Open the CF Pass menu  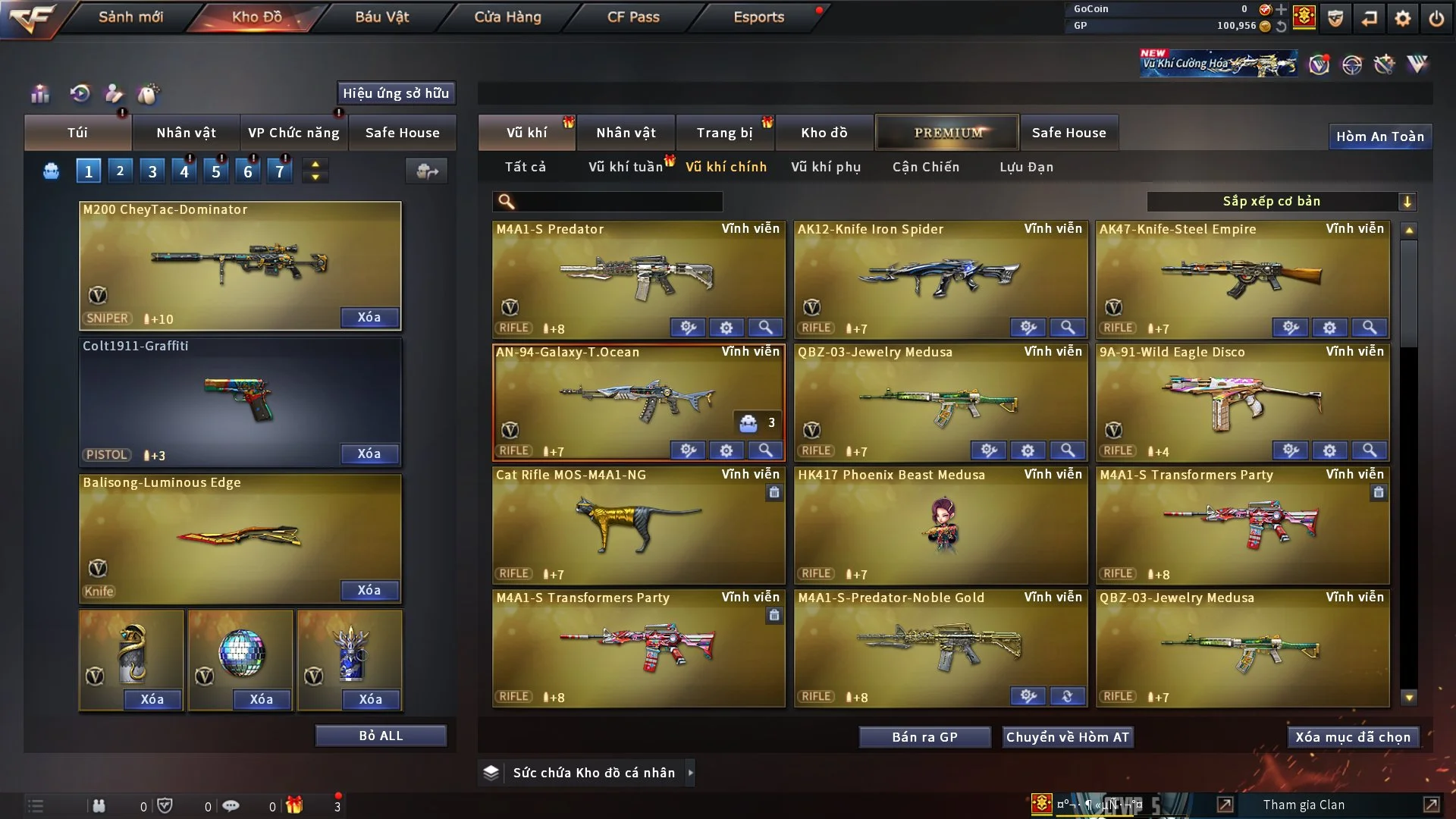click(633, 17)
